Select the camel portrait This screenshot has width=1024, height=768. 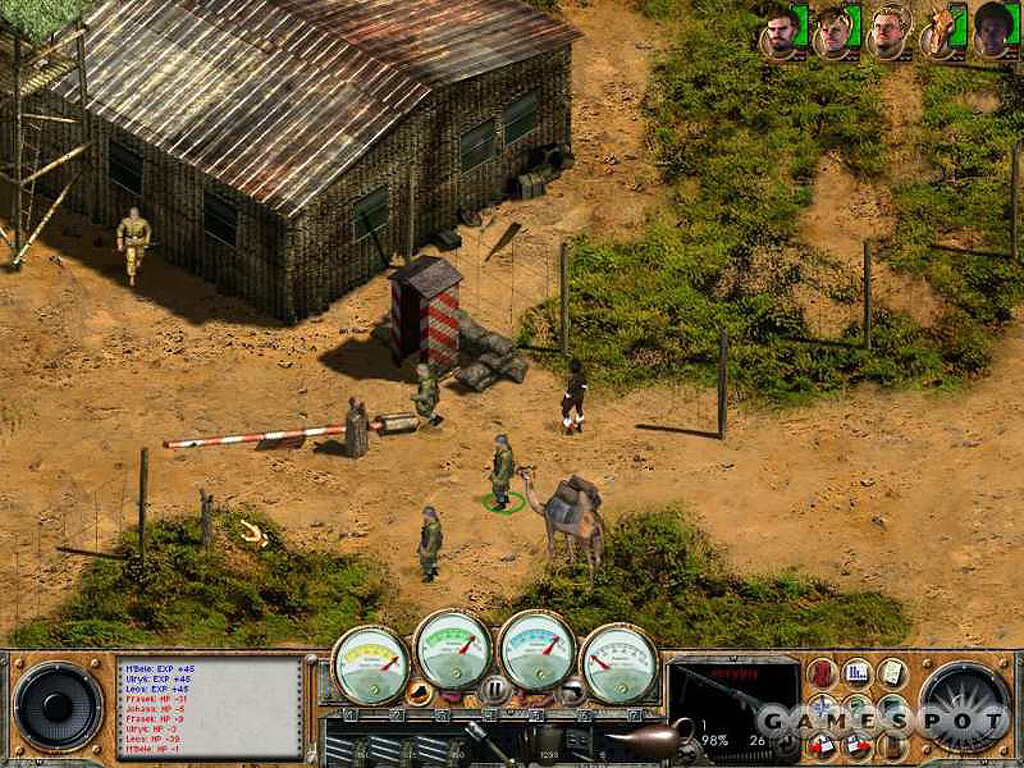point(939,33)
